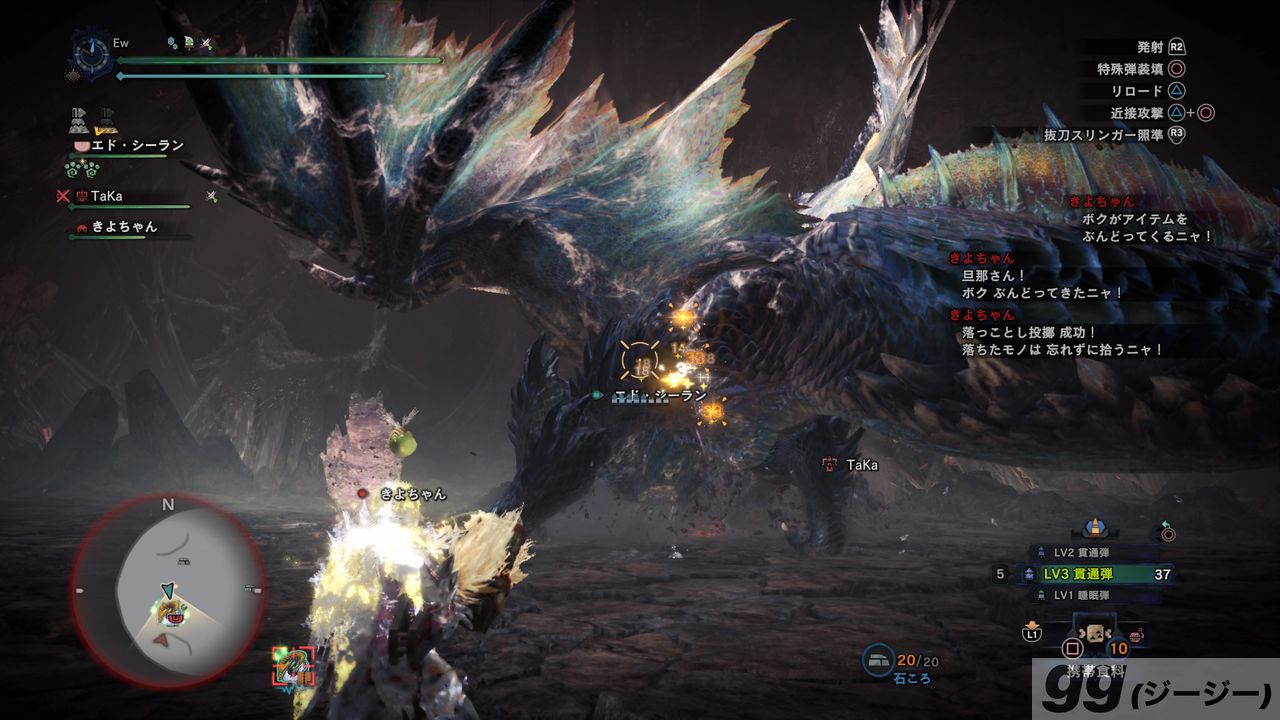The height and width of the screenshot is (720, 1280).
Task: Switch to LV1 睡眠弾 ammo
Action: [x=1080, y=595]
